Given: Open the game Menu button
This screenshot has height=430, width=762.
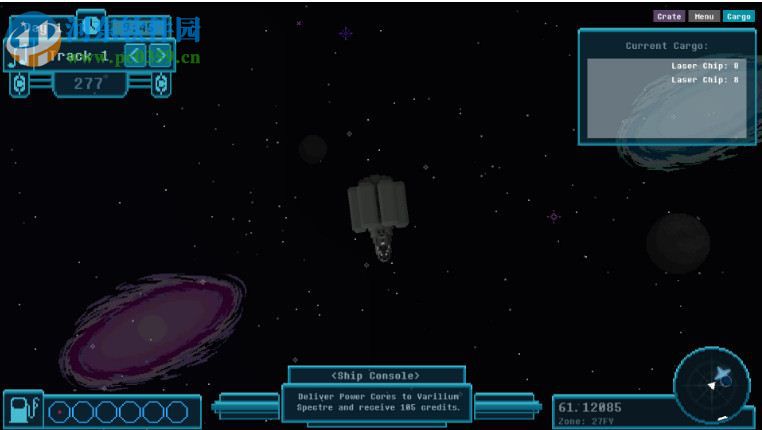Looking at the screenshot, I should (x=704, y=16).
